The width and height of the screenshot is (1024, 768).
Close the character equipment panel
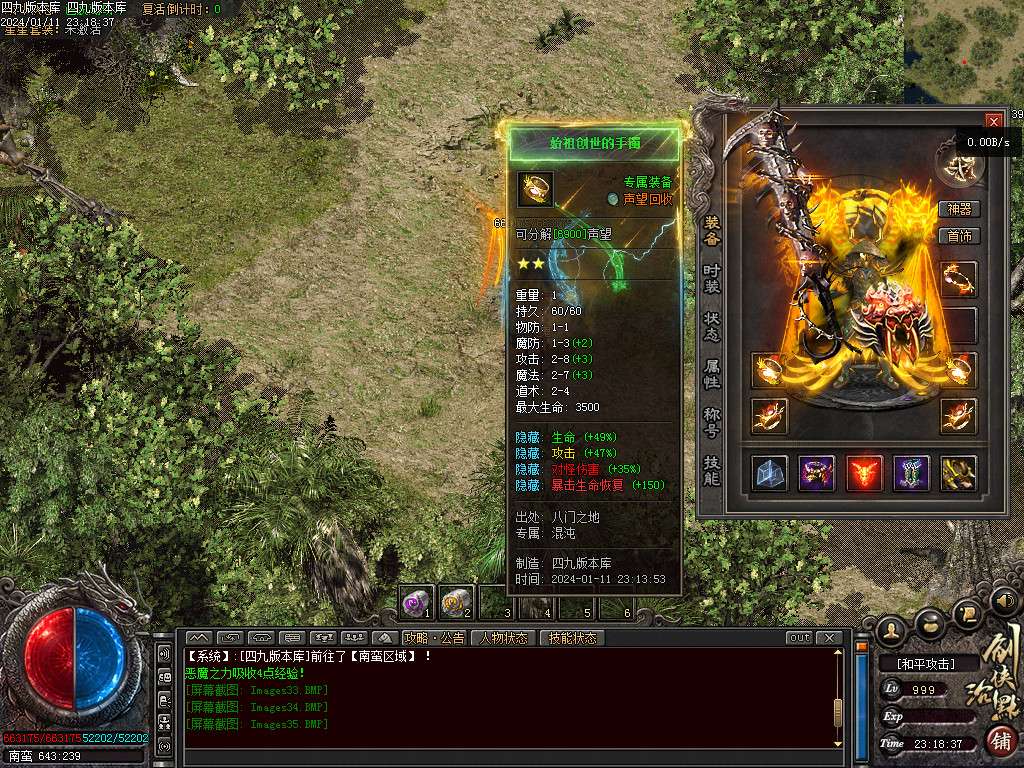point(993,120)
